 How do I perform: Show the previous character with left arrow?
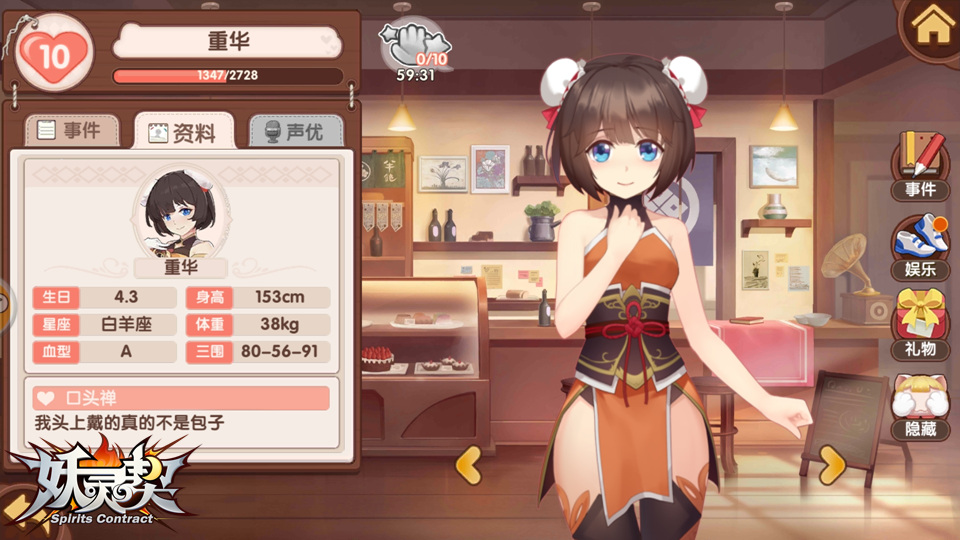tap(469, 464)
